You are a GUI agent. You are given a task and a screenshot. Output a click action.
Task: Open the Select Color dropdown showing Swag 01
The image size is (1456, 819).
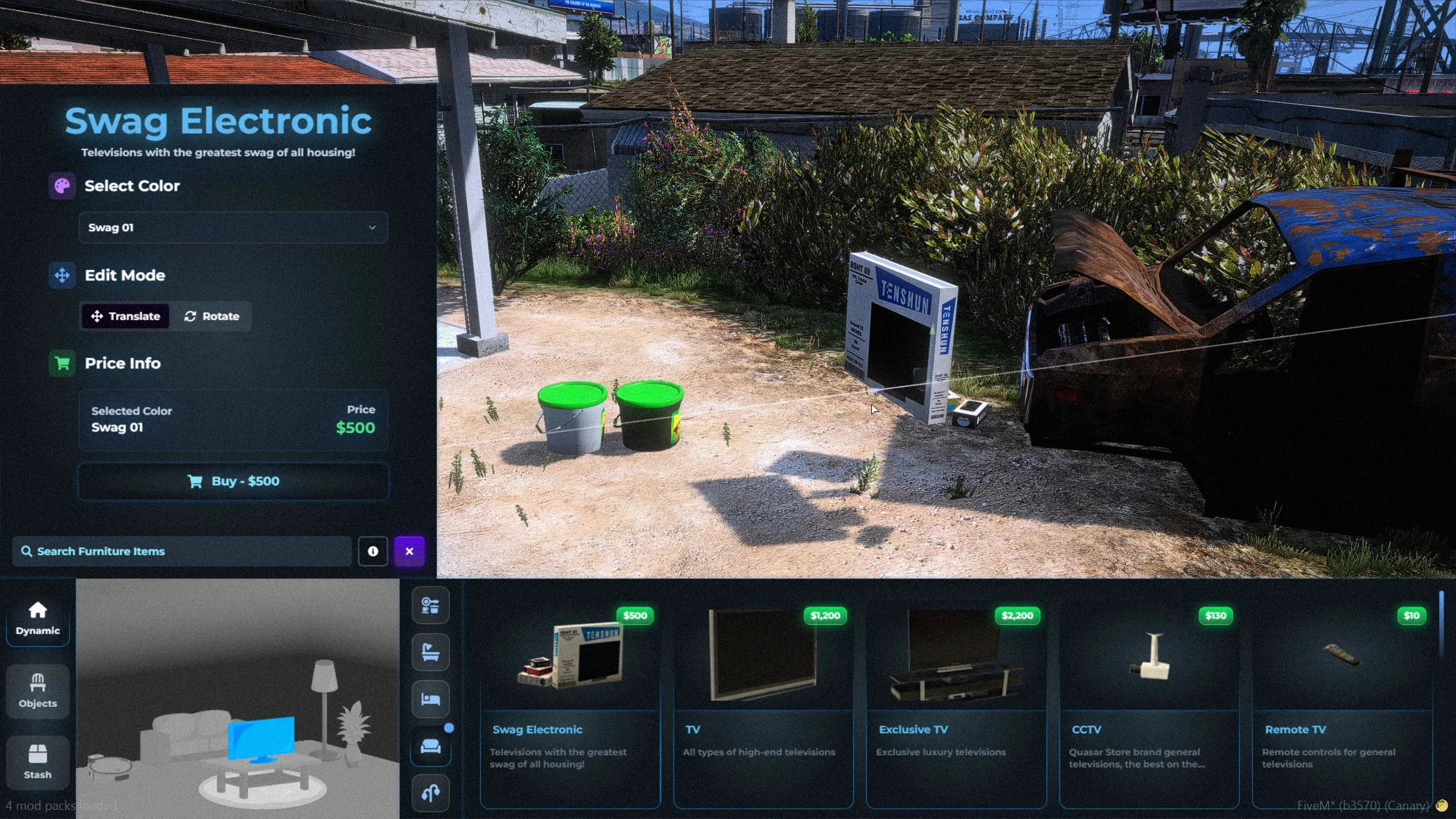click(233, 227)
